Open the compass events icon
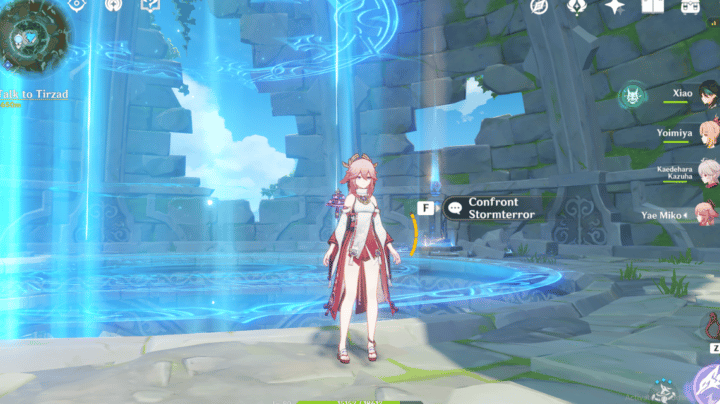The height and width of the screenshot is (404, 720). click(539, 6)
